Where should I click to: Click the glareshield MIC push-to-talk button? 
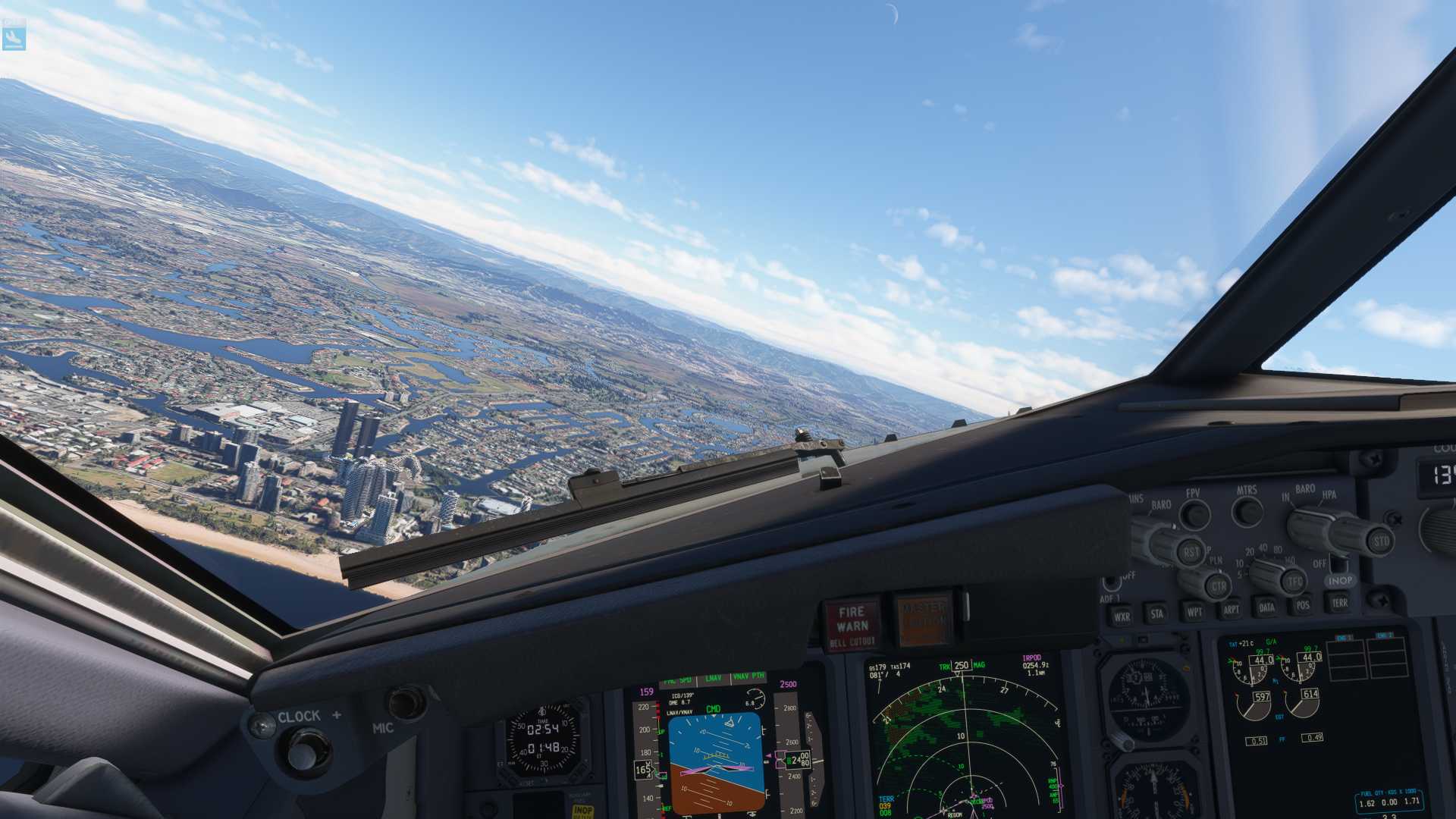pyautogui.click(x=407, y=703)
